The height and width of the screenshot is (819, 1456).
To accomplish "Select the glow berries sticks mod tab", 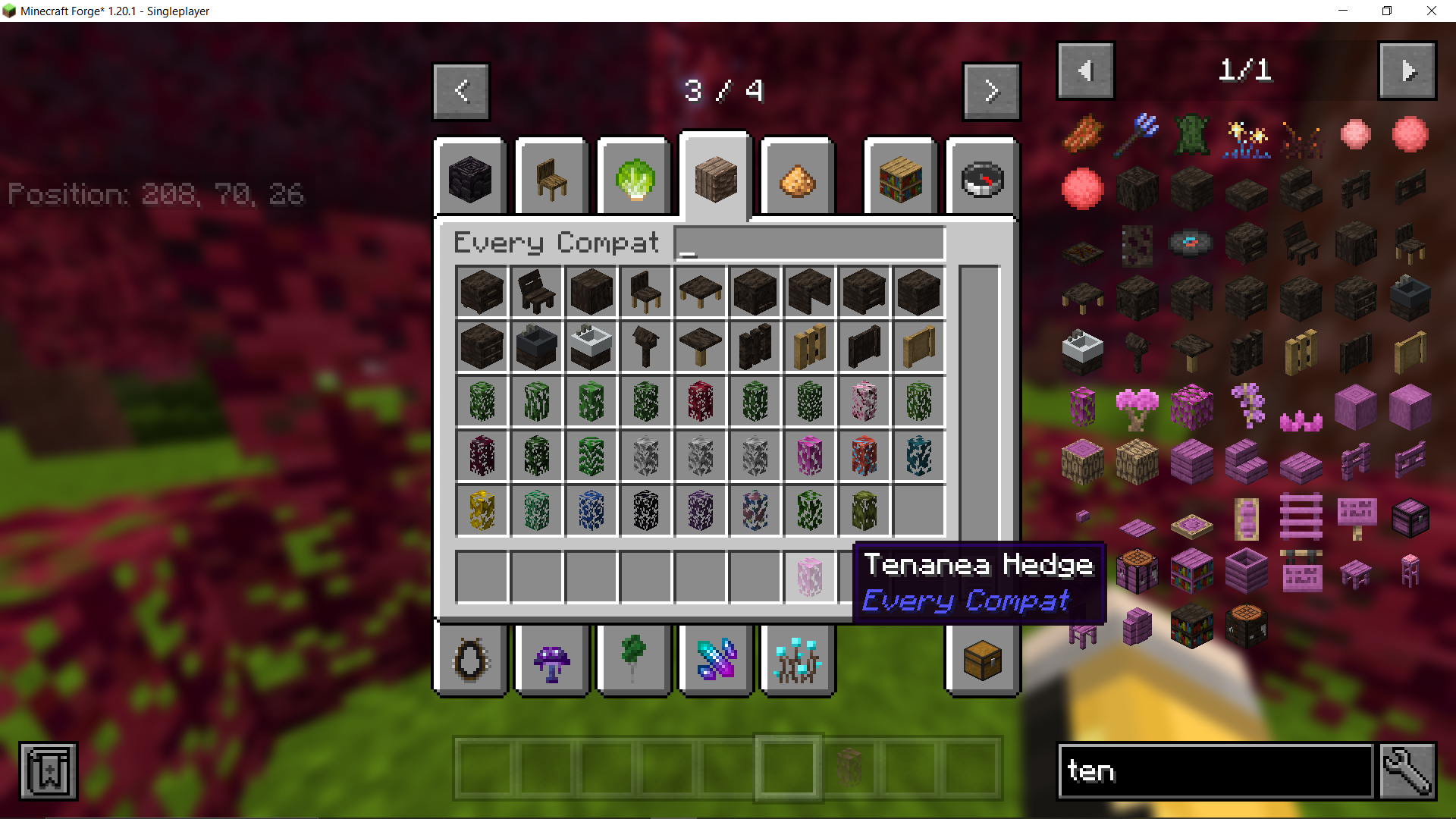I will [x=797, y=661].
